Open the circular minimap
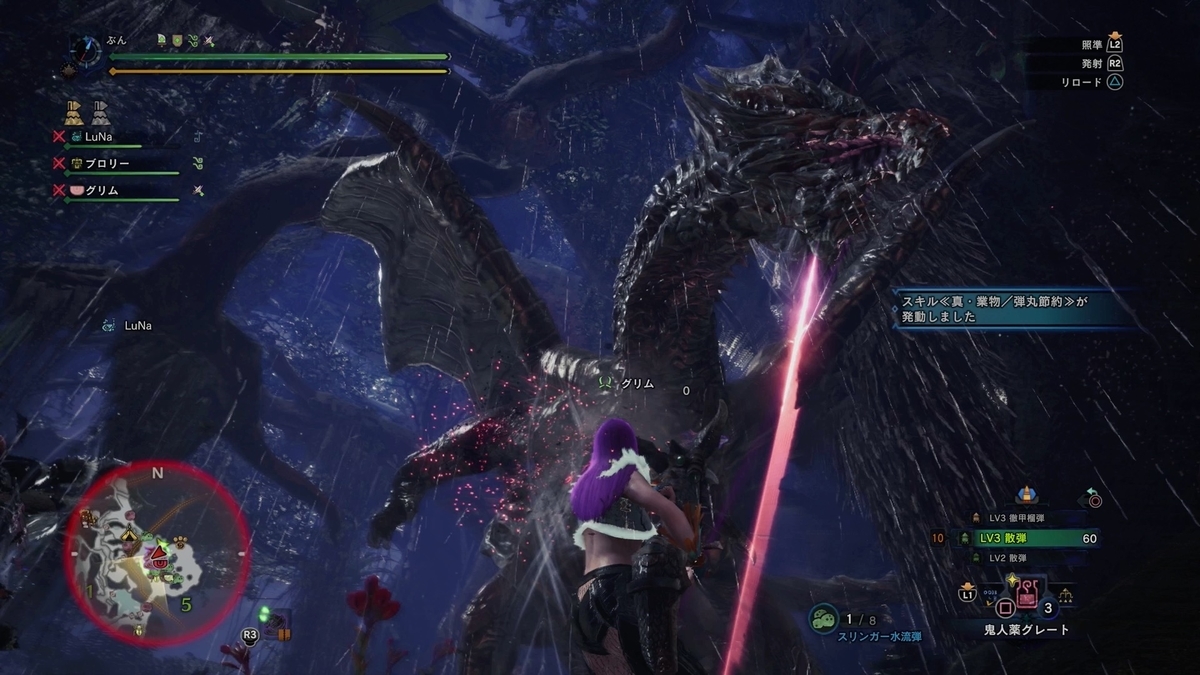 click(157, 553)
